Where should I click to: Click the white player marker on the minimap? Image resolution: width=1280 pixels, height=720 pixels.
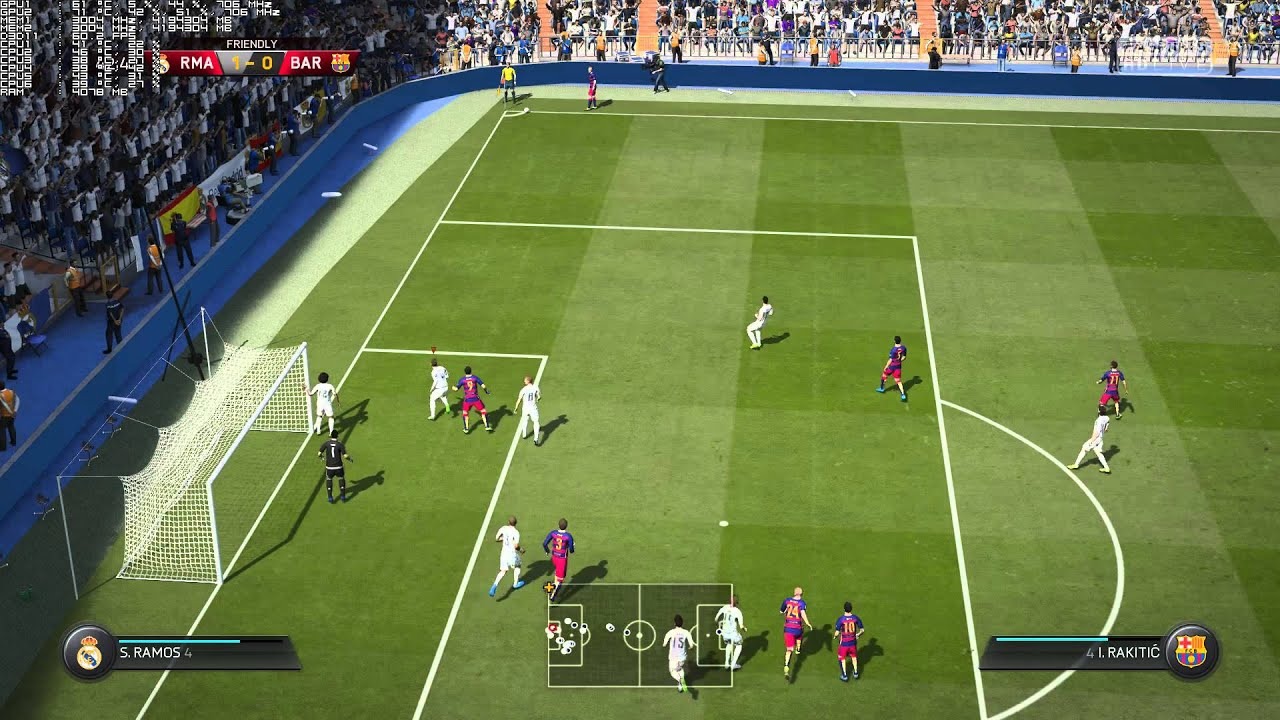[x=567, y=620]
